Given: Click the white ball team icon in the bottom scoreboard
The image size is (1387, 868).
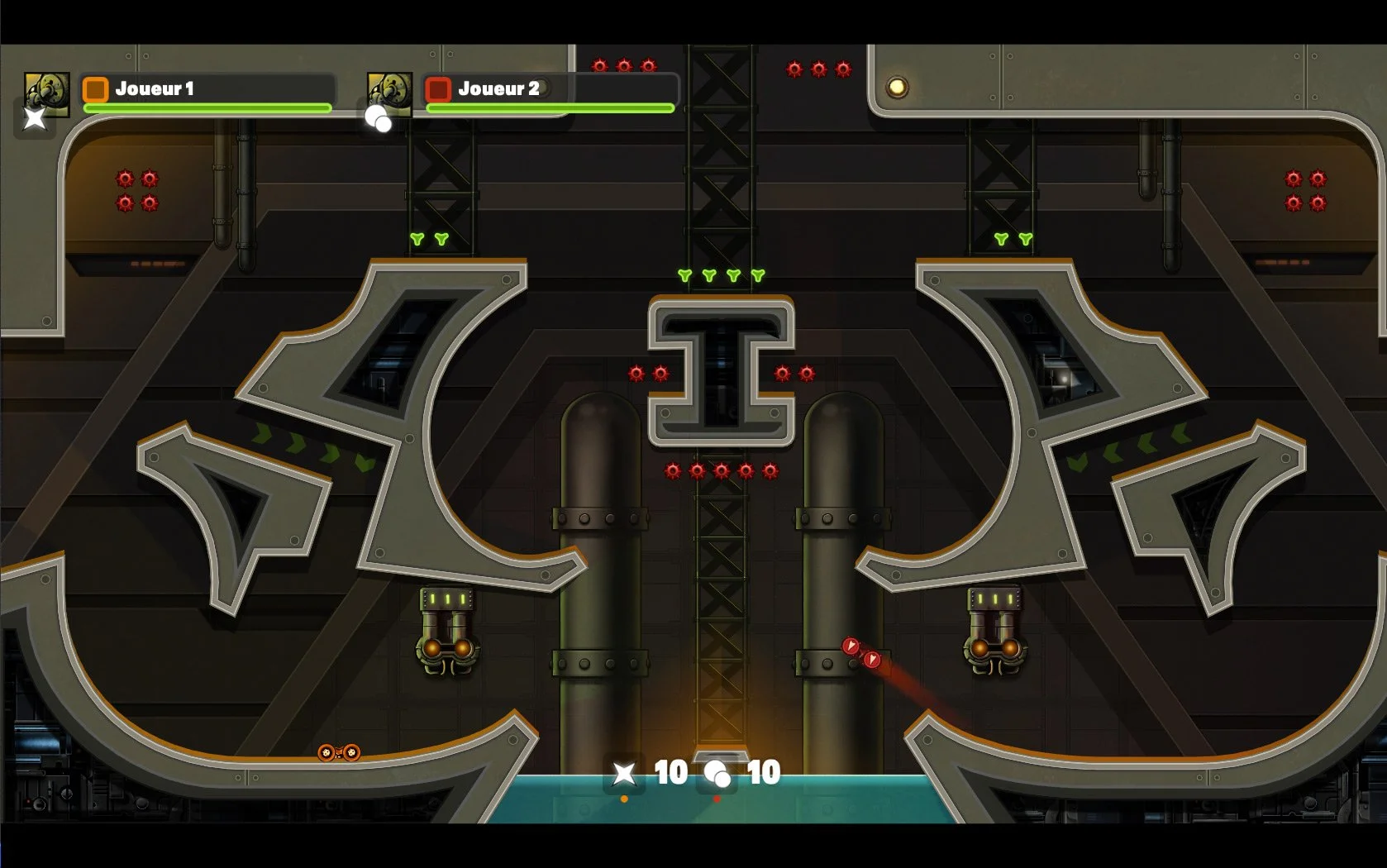Looking at the screenshot, I should click(x=717, y=774).
